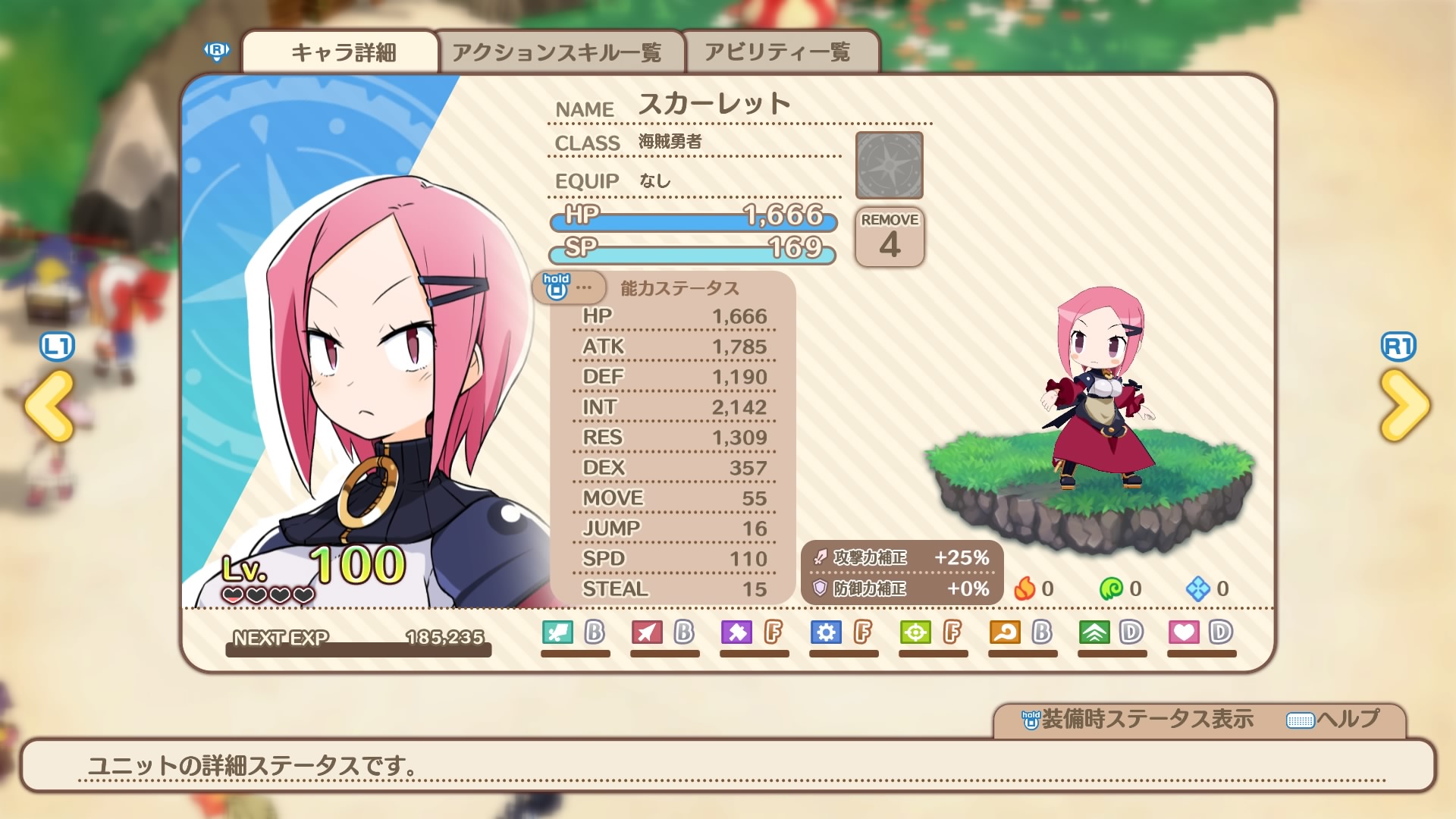1456x819 pixels.
Task: Open the アクションスキル一覧 tab
Action: pos(557,52)
